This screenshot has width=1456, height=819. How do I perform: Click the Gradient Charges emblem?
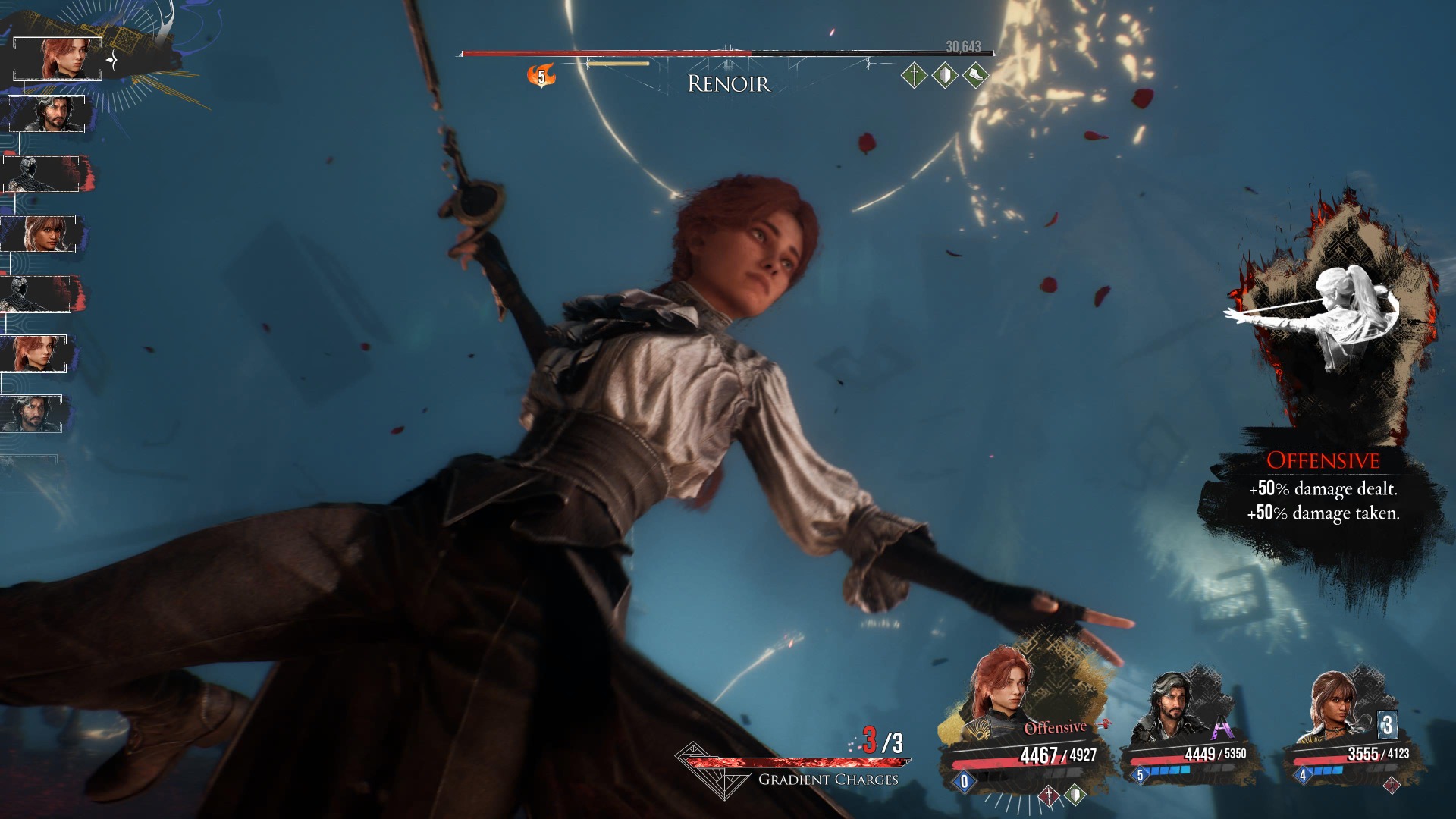pyautogui.click(x=704, y=770)
